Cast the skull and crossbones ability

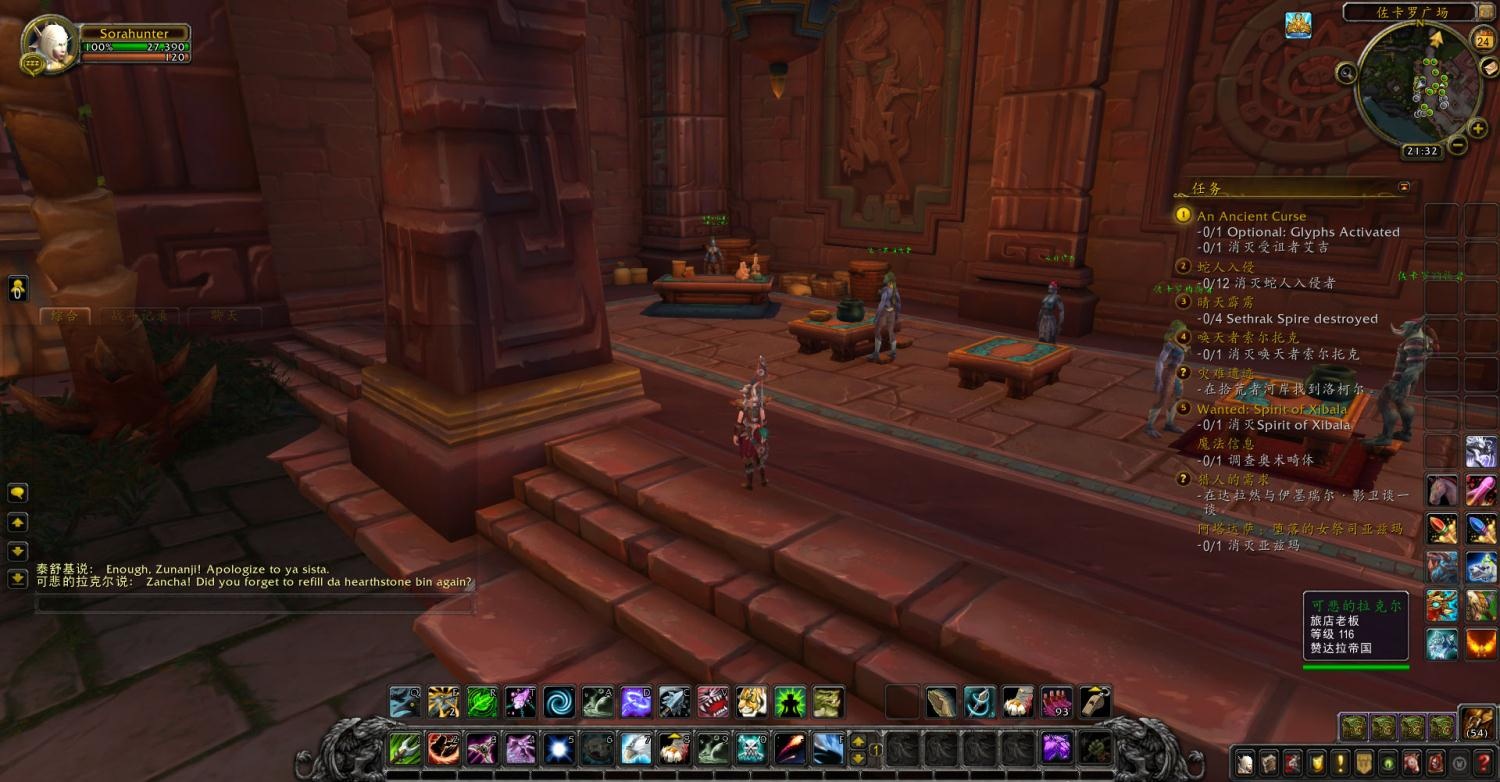751,748
